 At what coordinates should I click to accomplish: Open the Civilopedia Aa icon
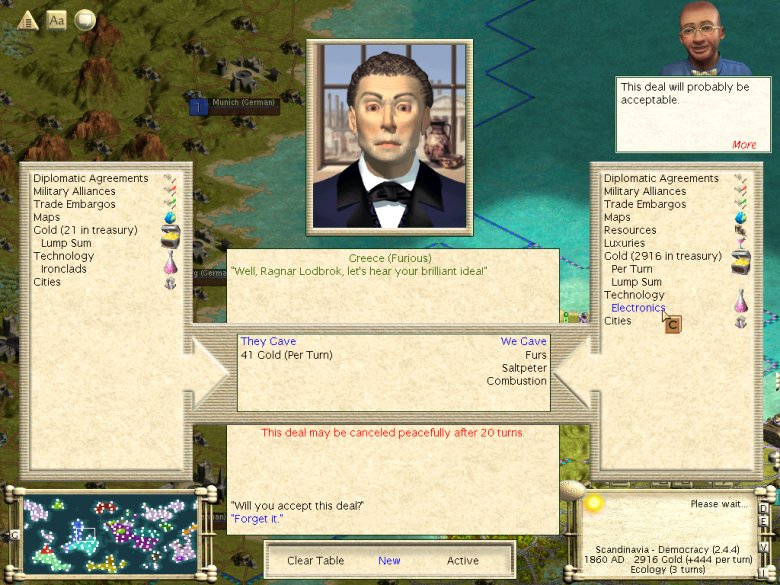pyautogui.click(x=55, y=19)
